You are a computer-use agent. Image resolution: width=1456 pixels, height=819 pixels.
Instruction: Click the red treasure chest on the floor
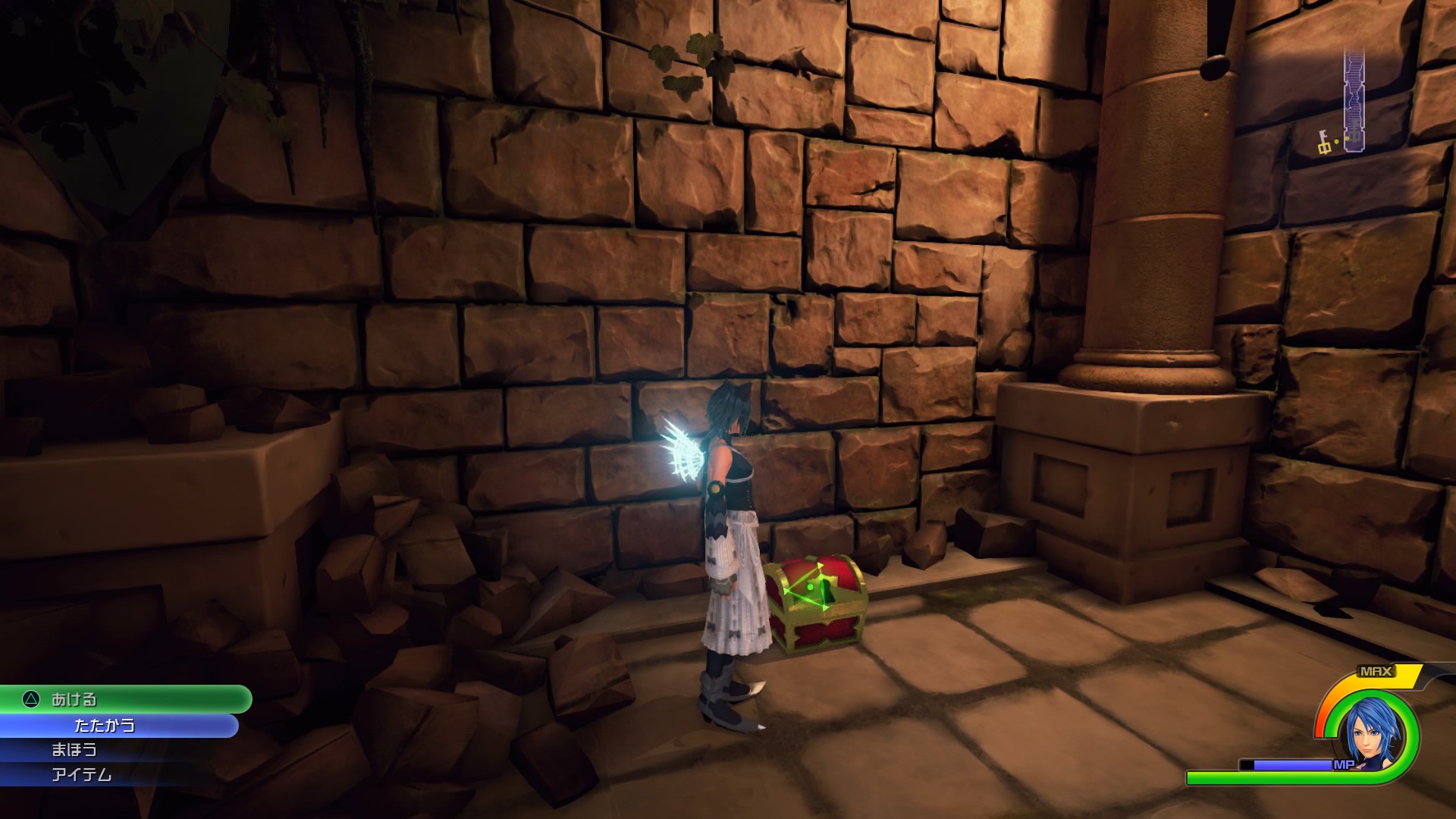(x=815, y=607)
